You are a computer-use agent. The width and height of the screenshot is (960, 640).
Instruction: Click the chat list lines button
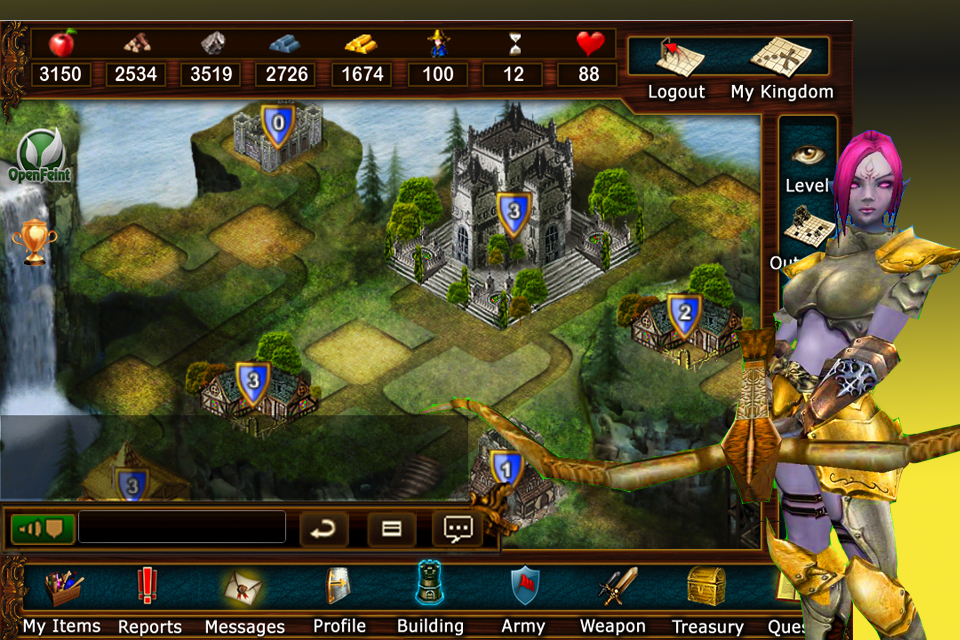point(391,528)
